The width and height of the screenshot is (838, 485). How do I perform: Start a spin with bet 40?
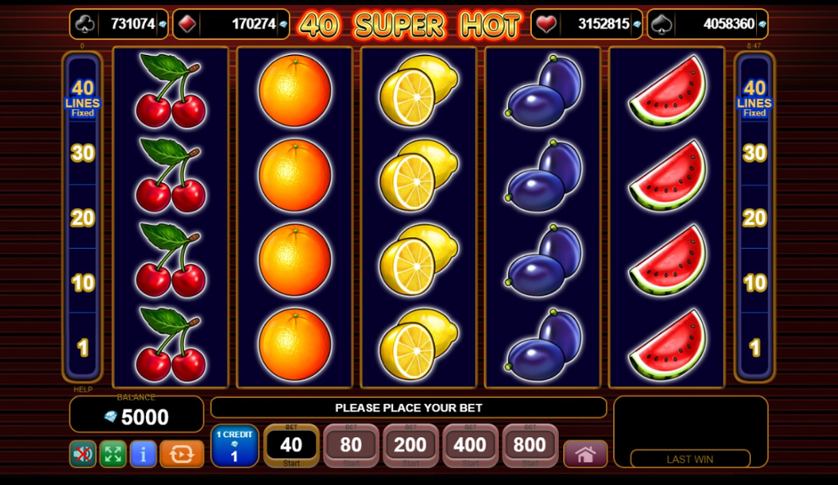291,445
